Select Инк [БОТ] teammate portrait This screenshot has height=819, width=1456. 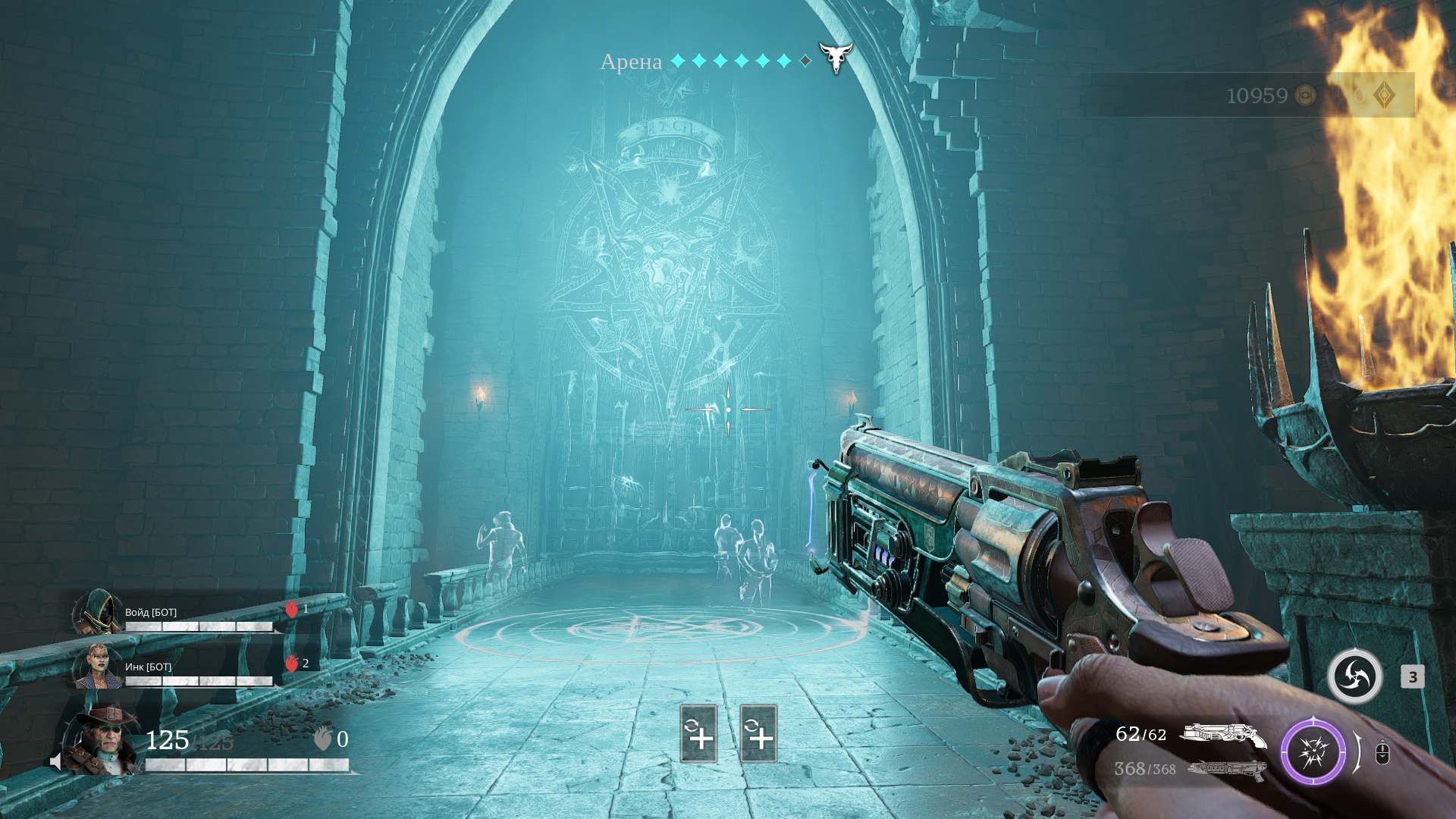pyautogui.click(x=98, y=667)
